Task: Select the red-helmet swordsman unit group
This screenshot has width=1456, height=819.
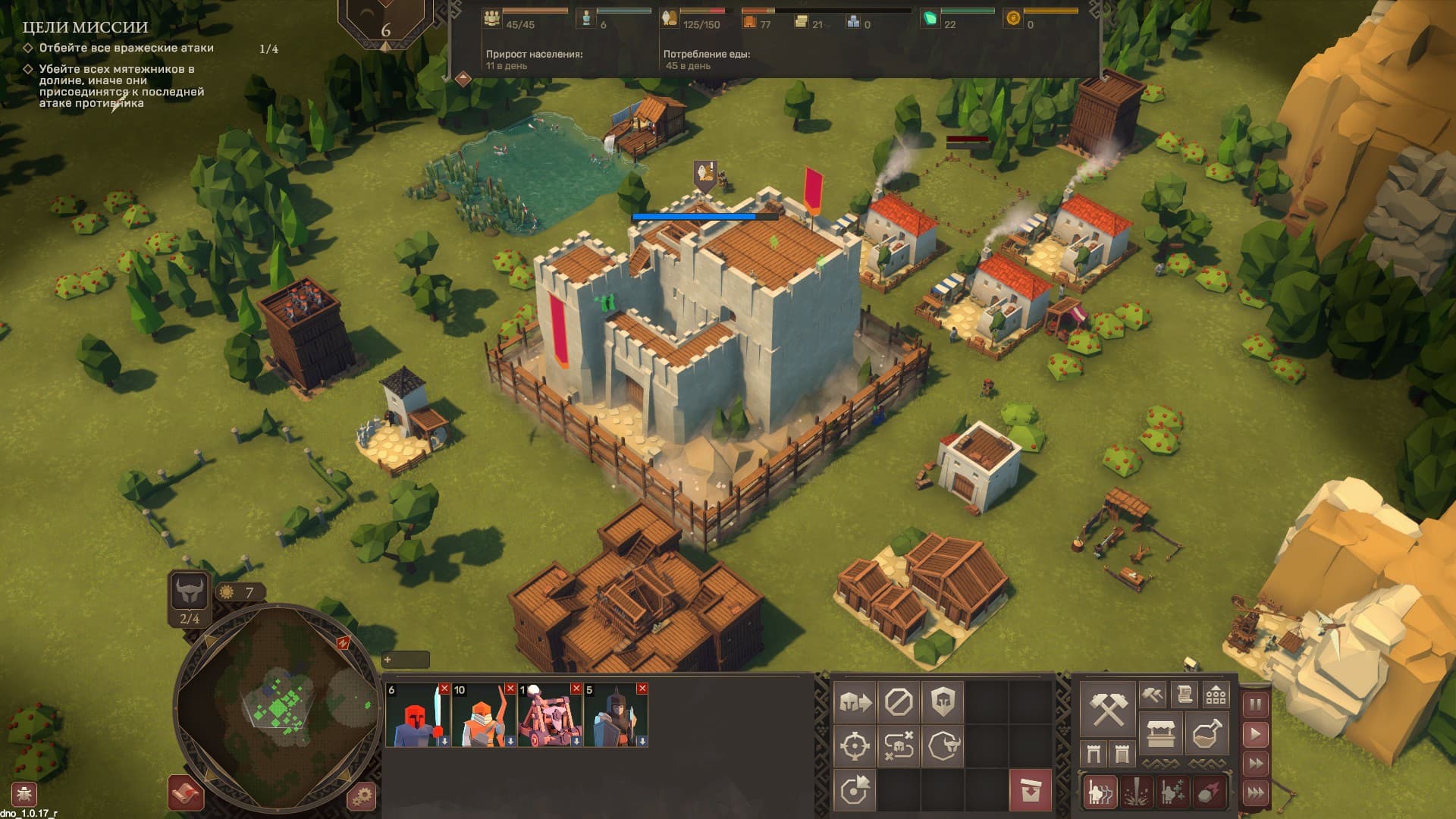Action: 417,716
